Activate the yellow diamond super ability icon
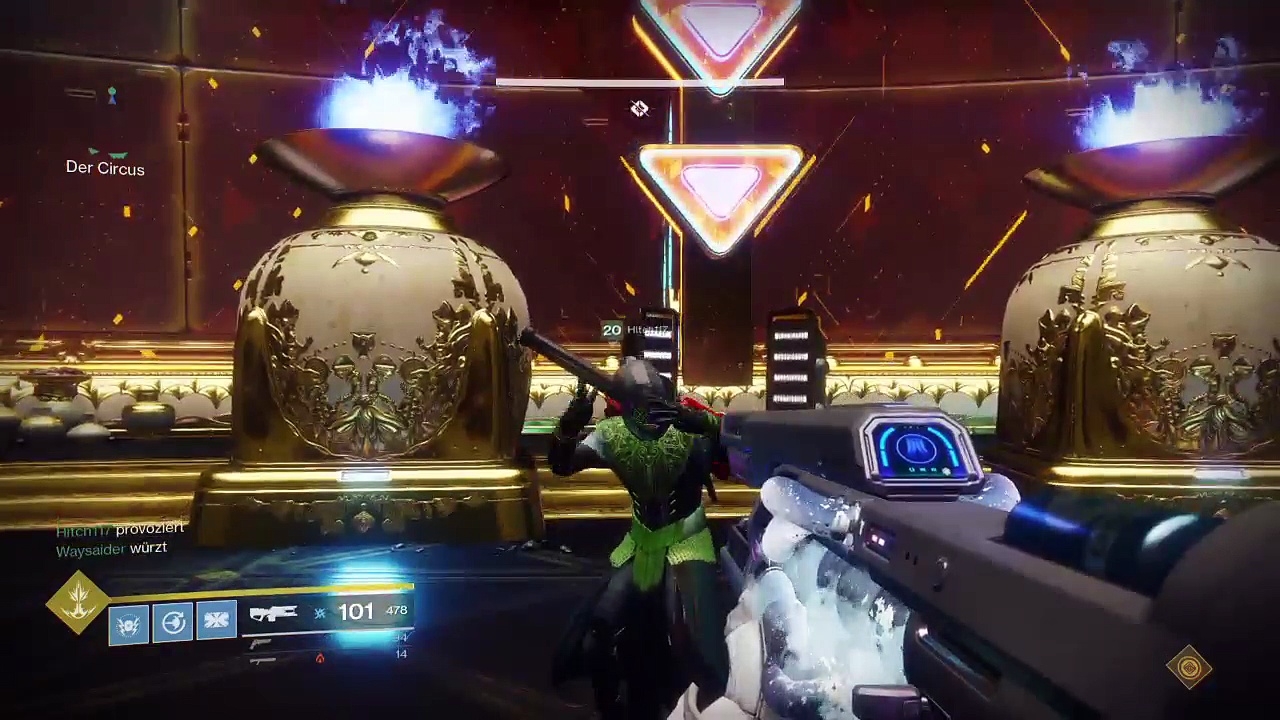Image resolution: width=1280 pixels, height=720 pixels. point(78,602)
